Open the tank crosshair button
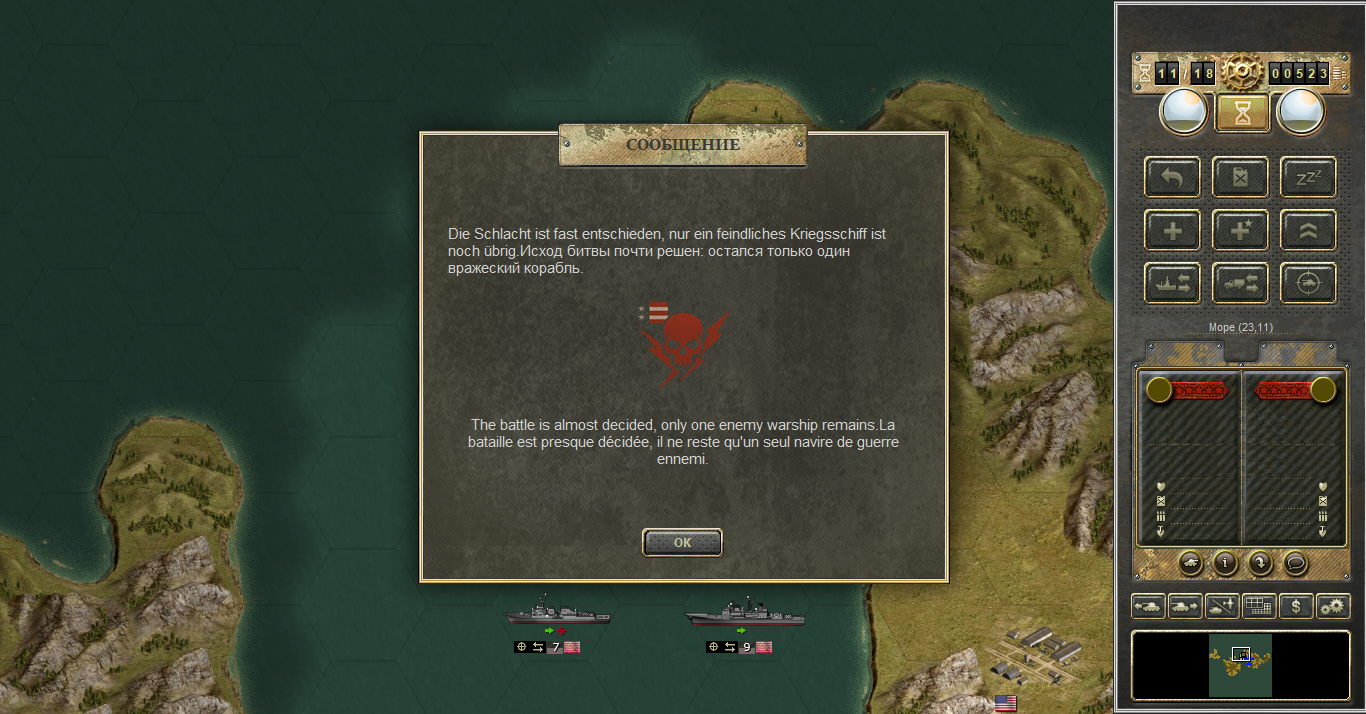The width and height of the screenshot is (1366, 714). pyautogui.click(x=1308, y=284)
